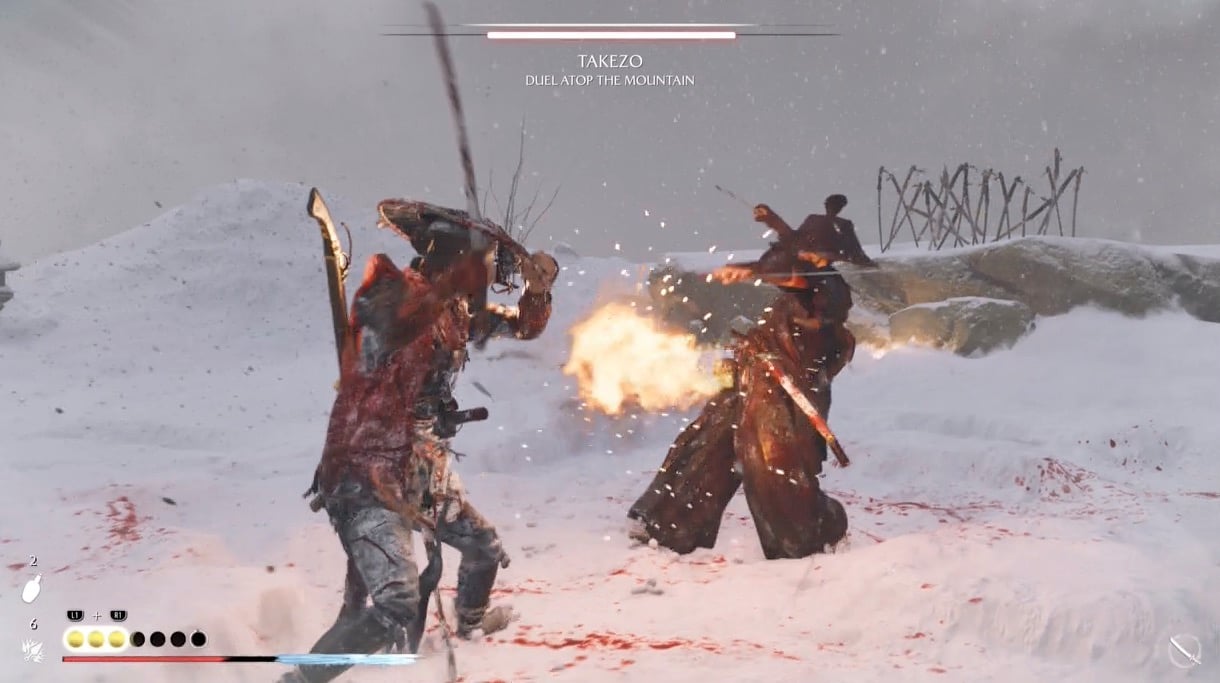Screen dimensions: 1220x683
Task: Select the kunai throwing weapon icon
Action: 31,650
